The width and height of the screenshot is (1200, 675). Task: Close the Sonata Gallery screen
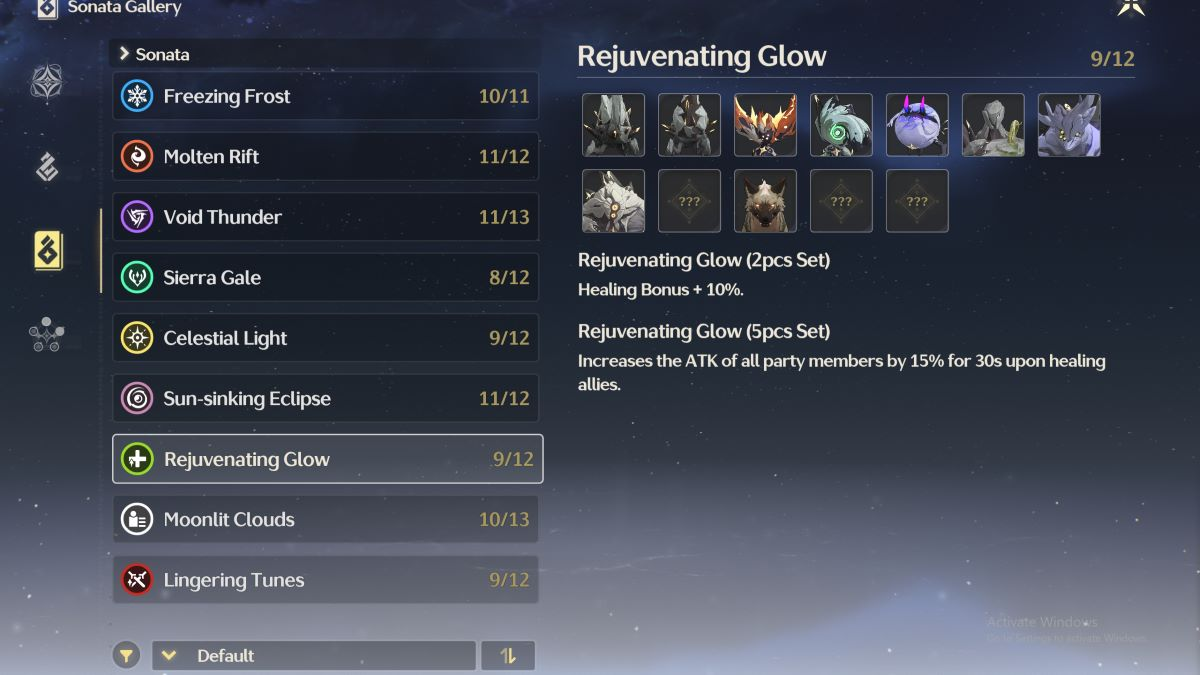[1131, 8]
